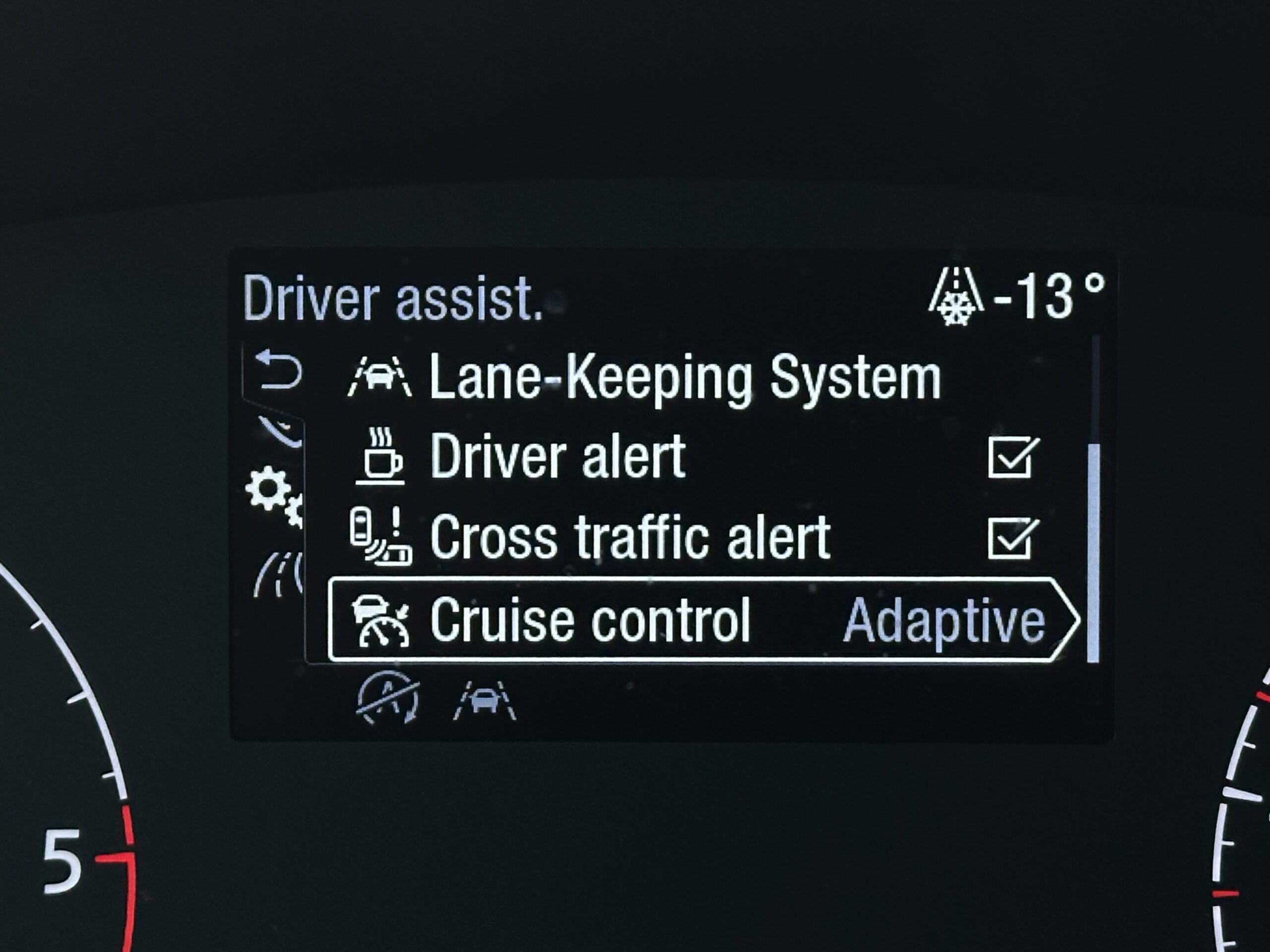Toggle the Driver alert checkbox

click(x=1014, y=457)
